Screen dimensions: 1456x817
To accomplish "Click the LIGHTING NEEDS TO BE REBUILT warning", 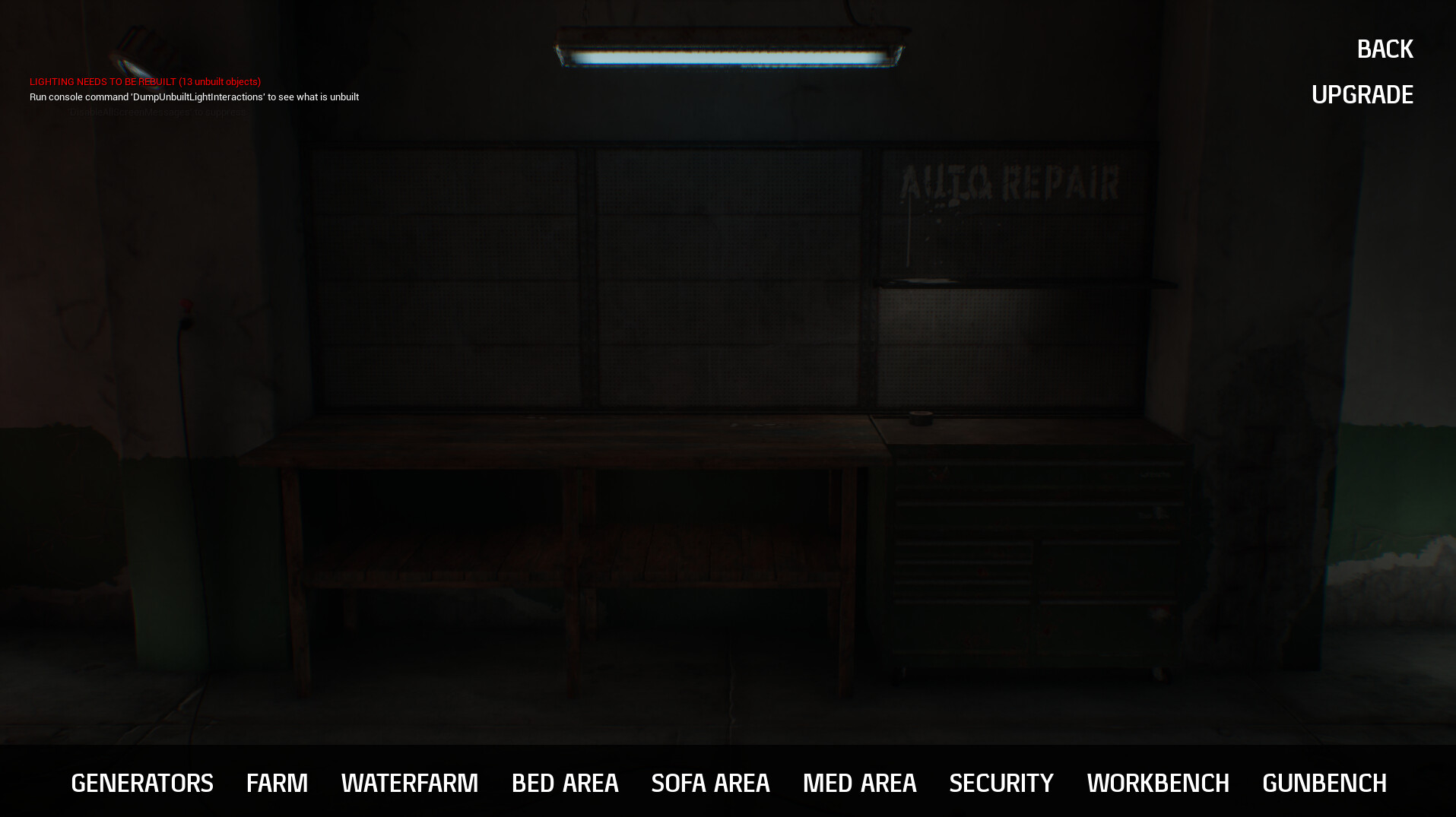I will [x=145, y=81].
